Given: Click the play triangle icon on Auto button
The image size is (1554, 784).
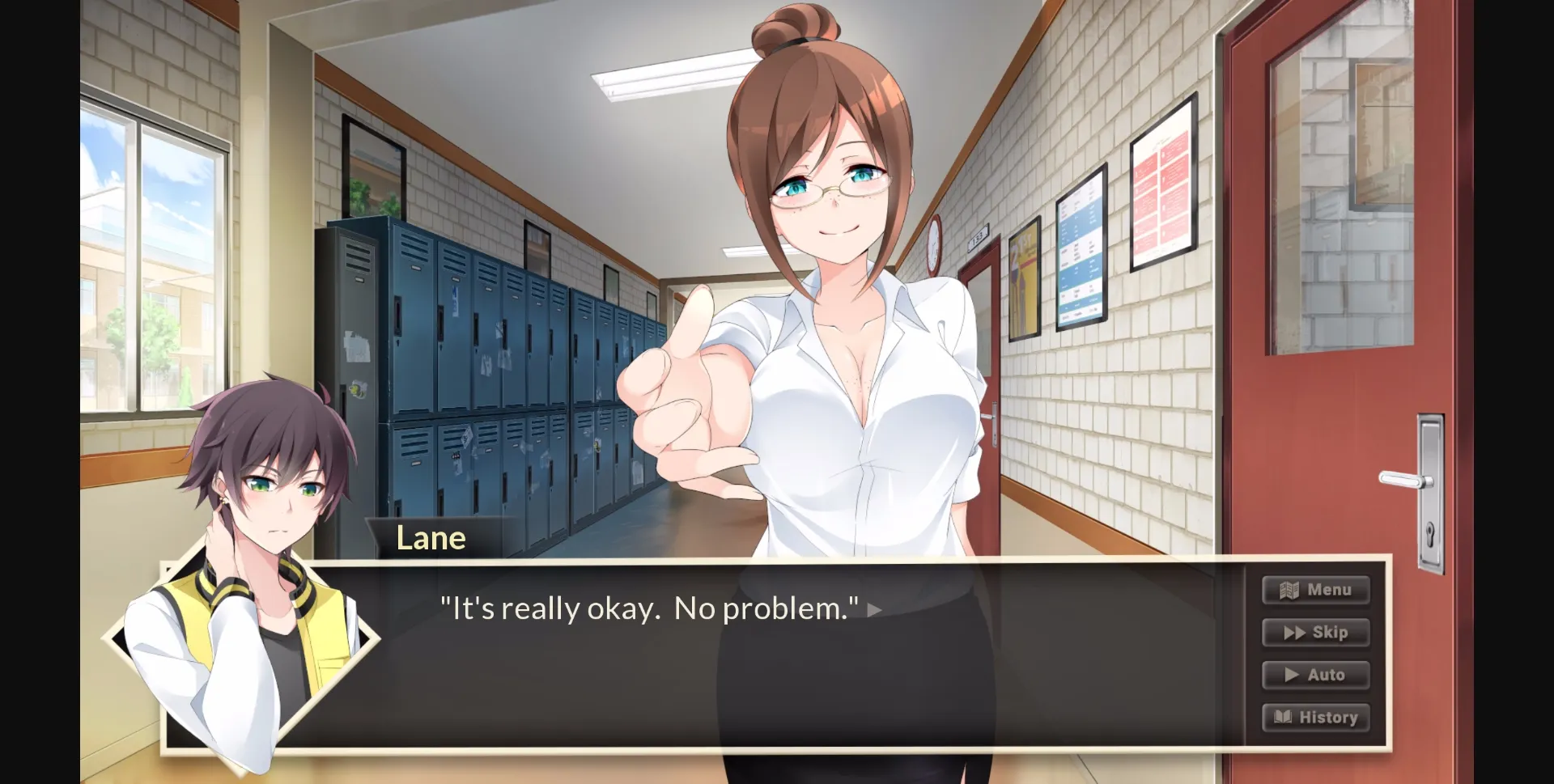Looking at the screenshot, I should tap(1293, 675).
